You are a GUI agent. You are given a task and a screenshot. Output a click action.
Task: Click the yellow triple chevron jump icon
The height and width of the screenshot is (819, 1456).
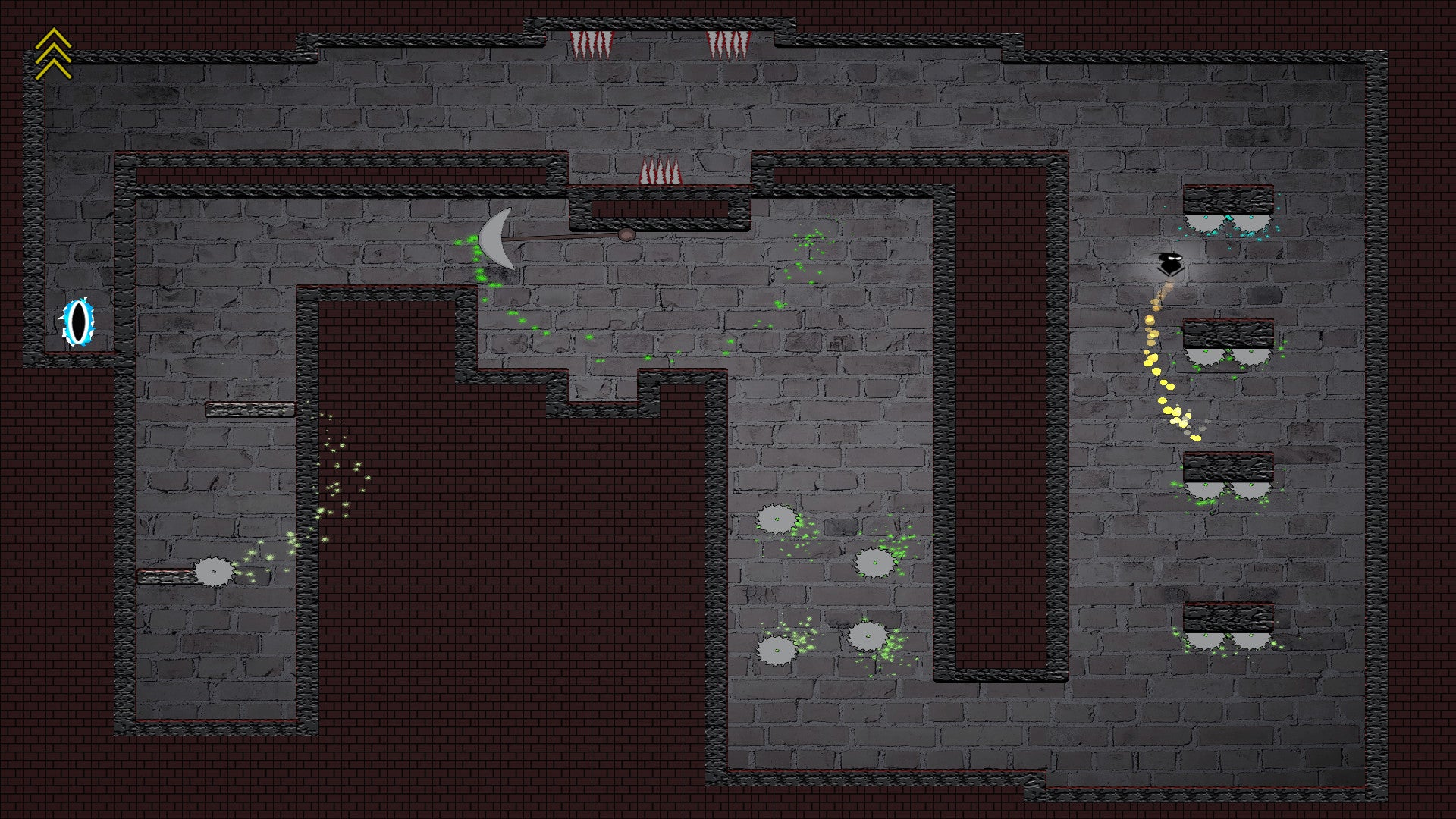point(53,53)
